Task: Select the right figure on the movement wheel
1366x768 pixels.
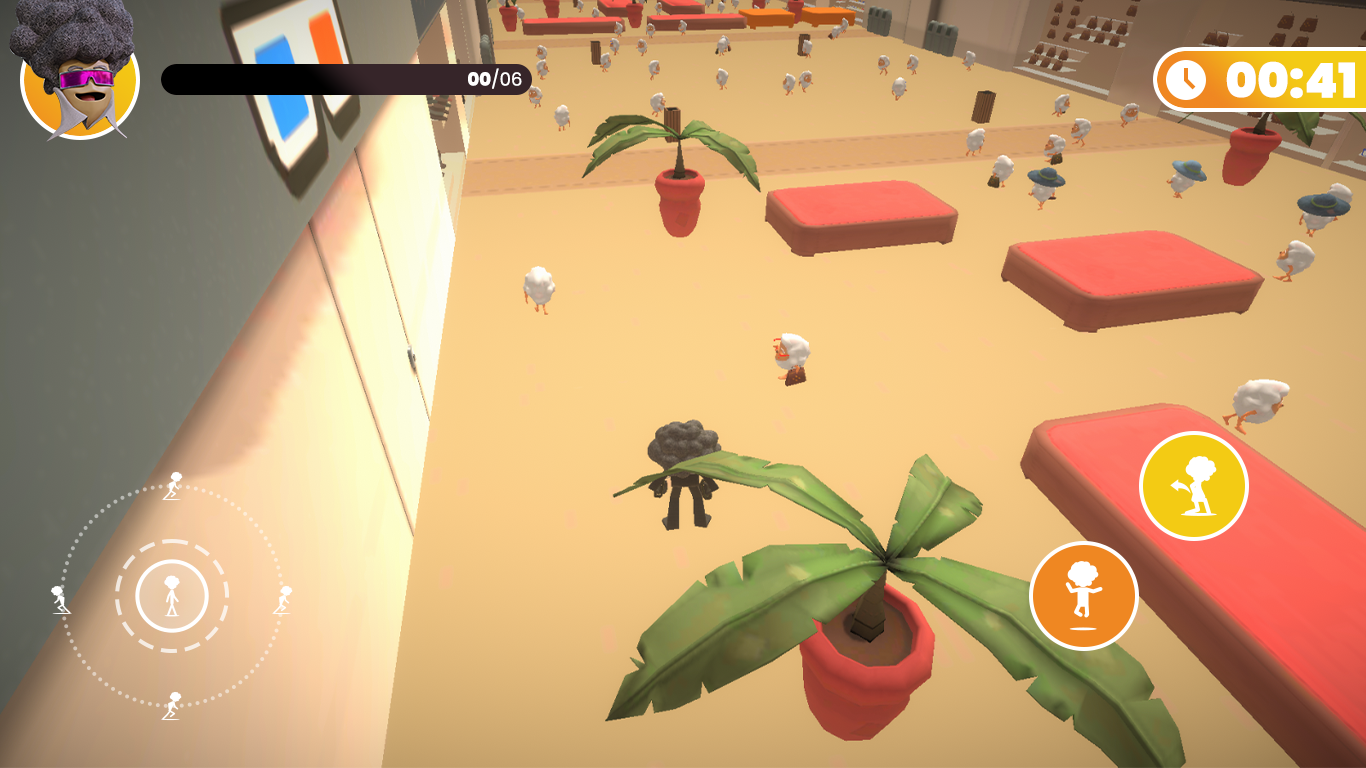Action: click(x=282, y=600)
